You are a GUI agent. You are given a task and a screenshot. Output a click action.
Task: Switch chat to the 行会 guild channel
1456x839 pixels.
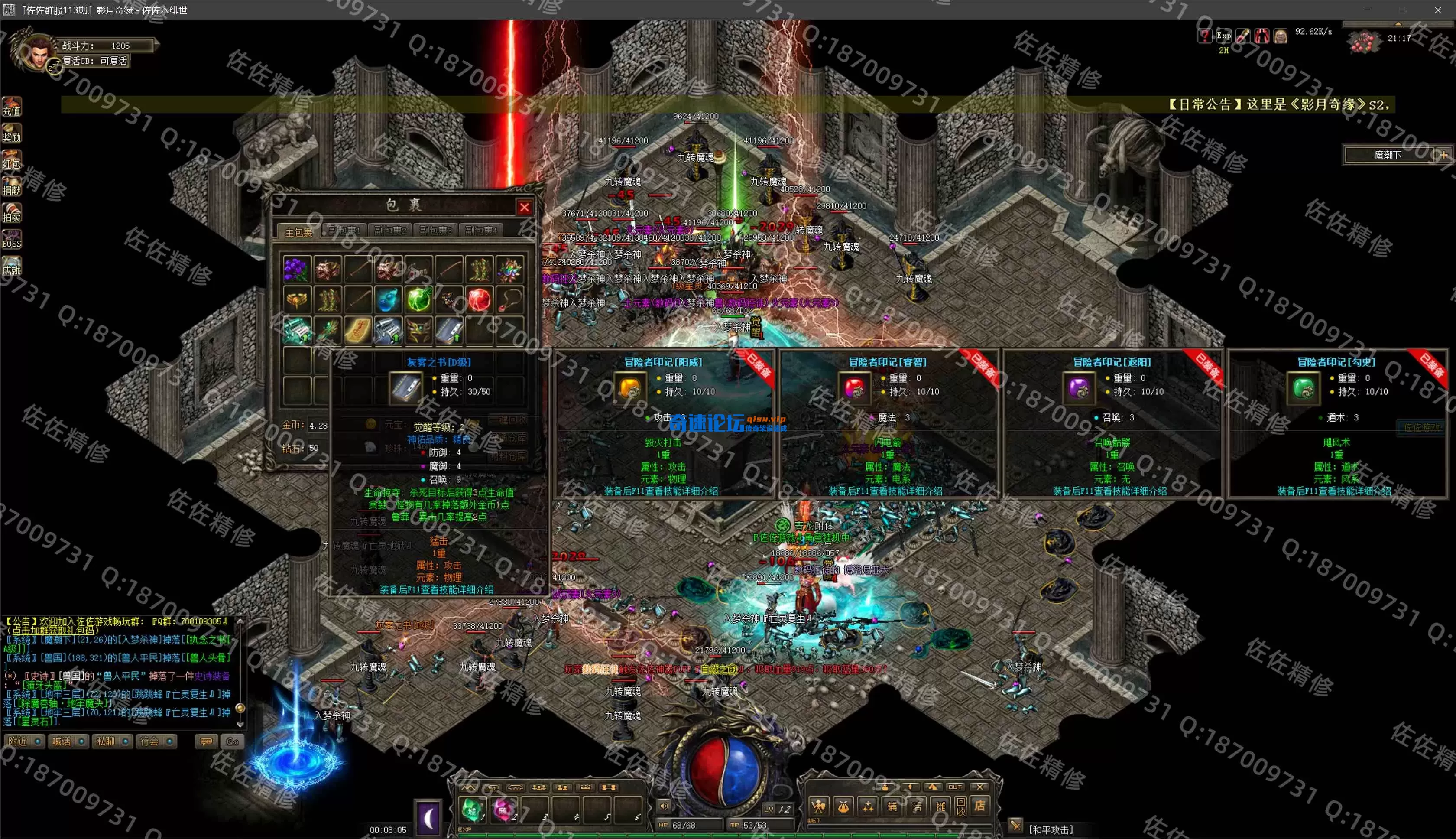[x=156, y=741]
